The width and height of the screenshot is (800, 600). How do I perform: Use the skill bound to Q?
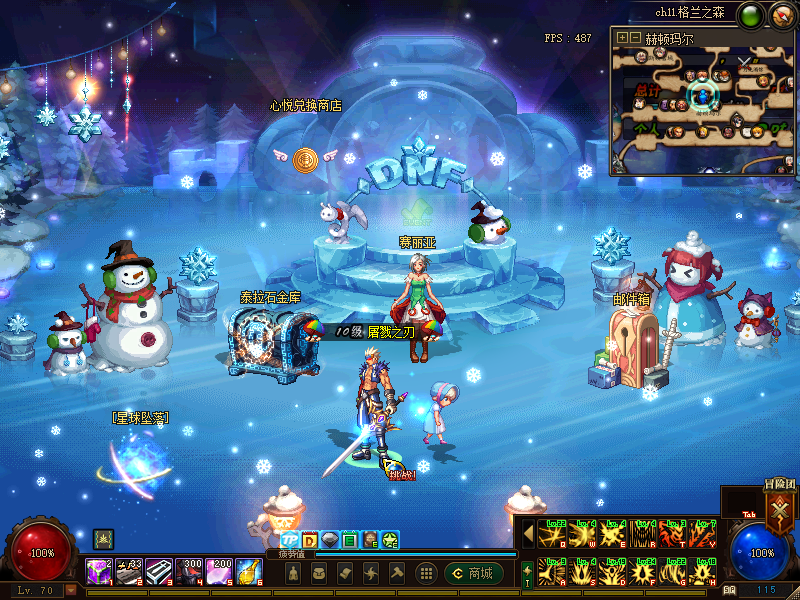551,533
